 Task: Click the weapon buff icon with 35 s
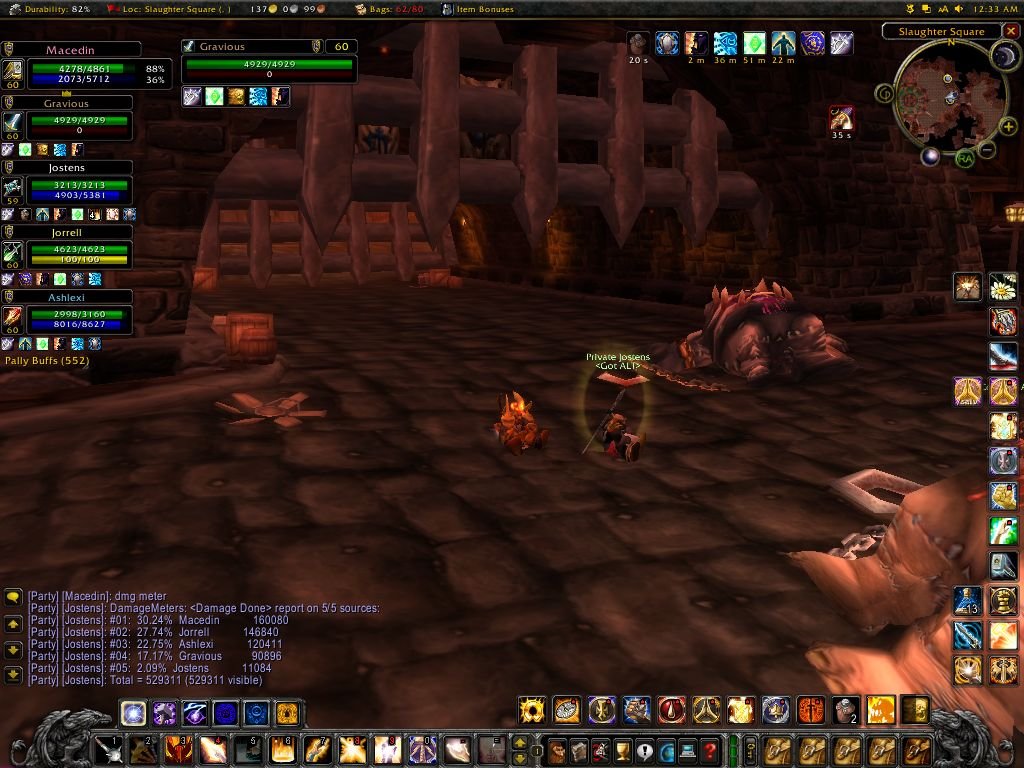[x=841, y=118]
